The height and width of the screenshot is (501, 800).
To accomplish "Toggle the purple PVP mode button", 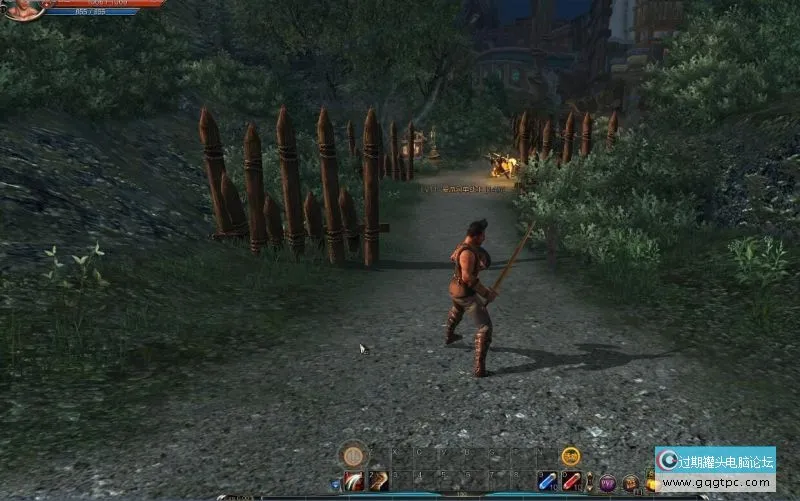I will click(x=607, y=484).
